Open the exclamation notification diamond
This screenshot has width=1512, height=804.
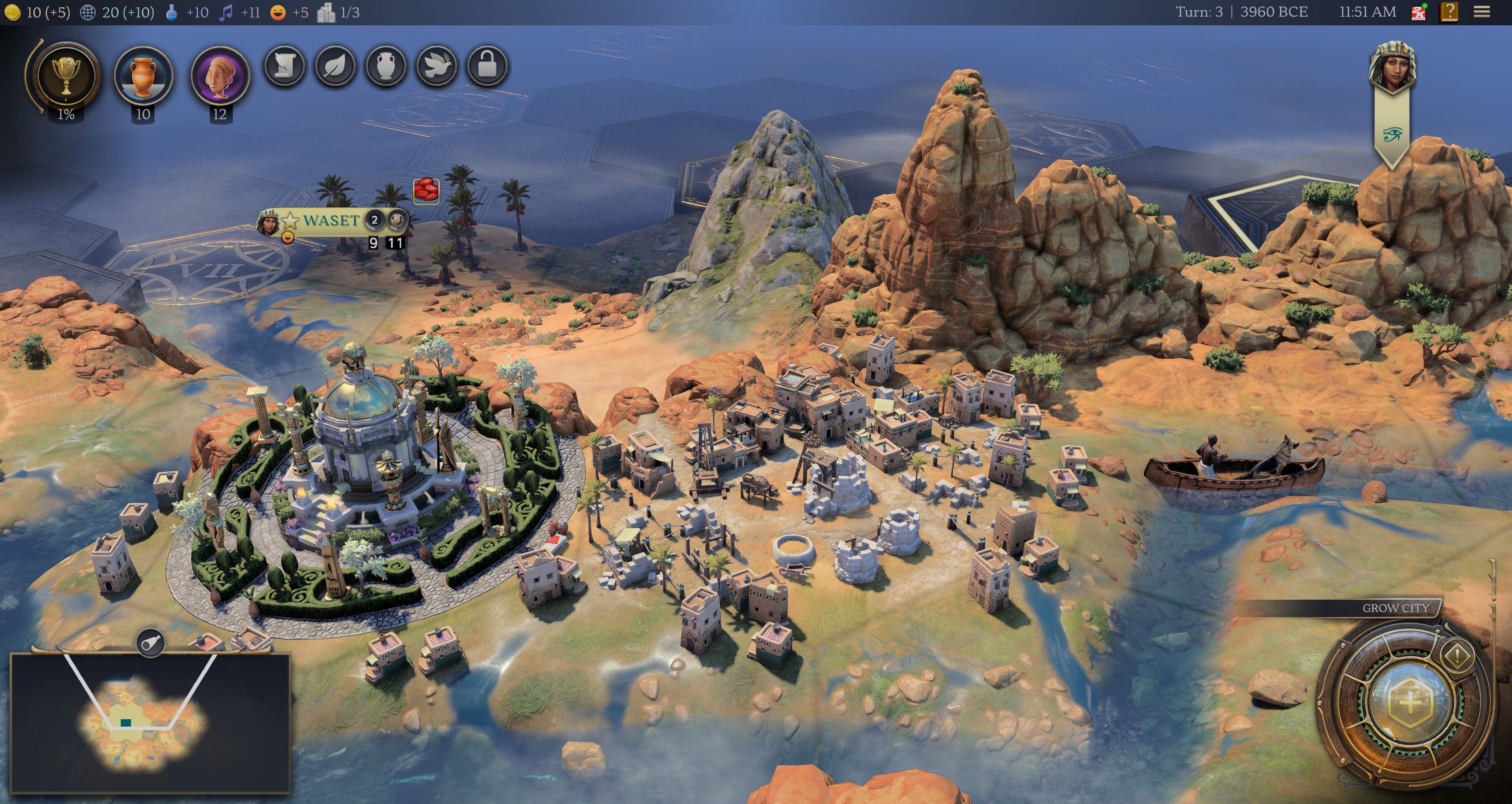point(1456,655)
